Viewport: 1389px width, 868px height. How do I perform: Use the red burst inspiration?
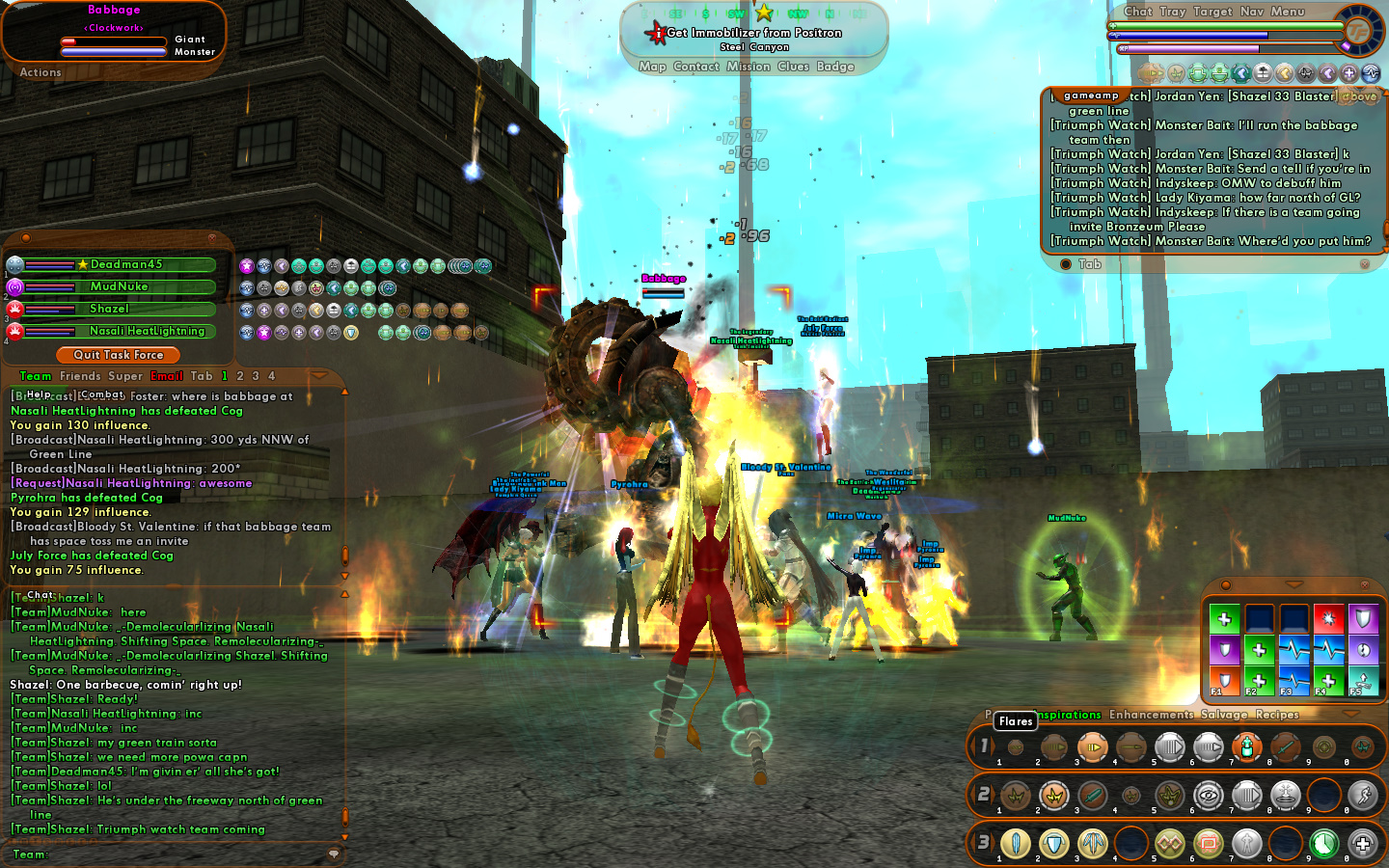click(1328, 618)
